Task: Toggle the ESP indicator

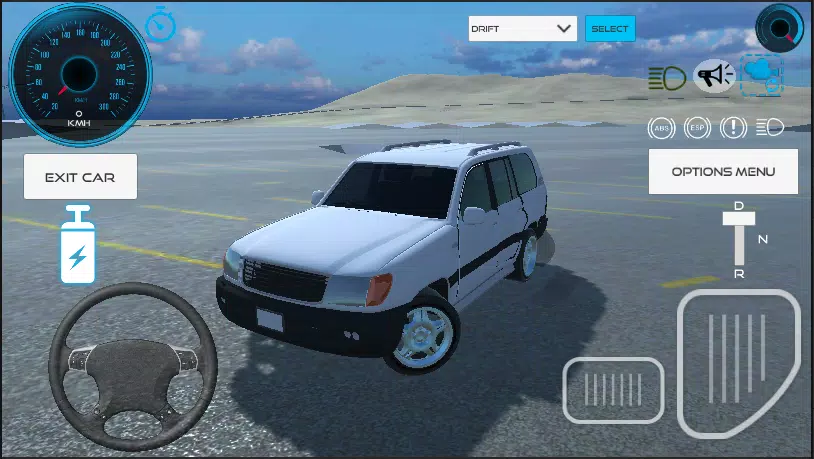Action: pos(697,128)
